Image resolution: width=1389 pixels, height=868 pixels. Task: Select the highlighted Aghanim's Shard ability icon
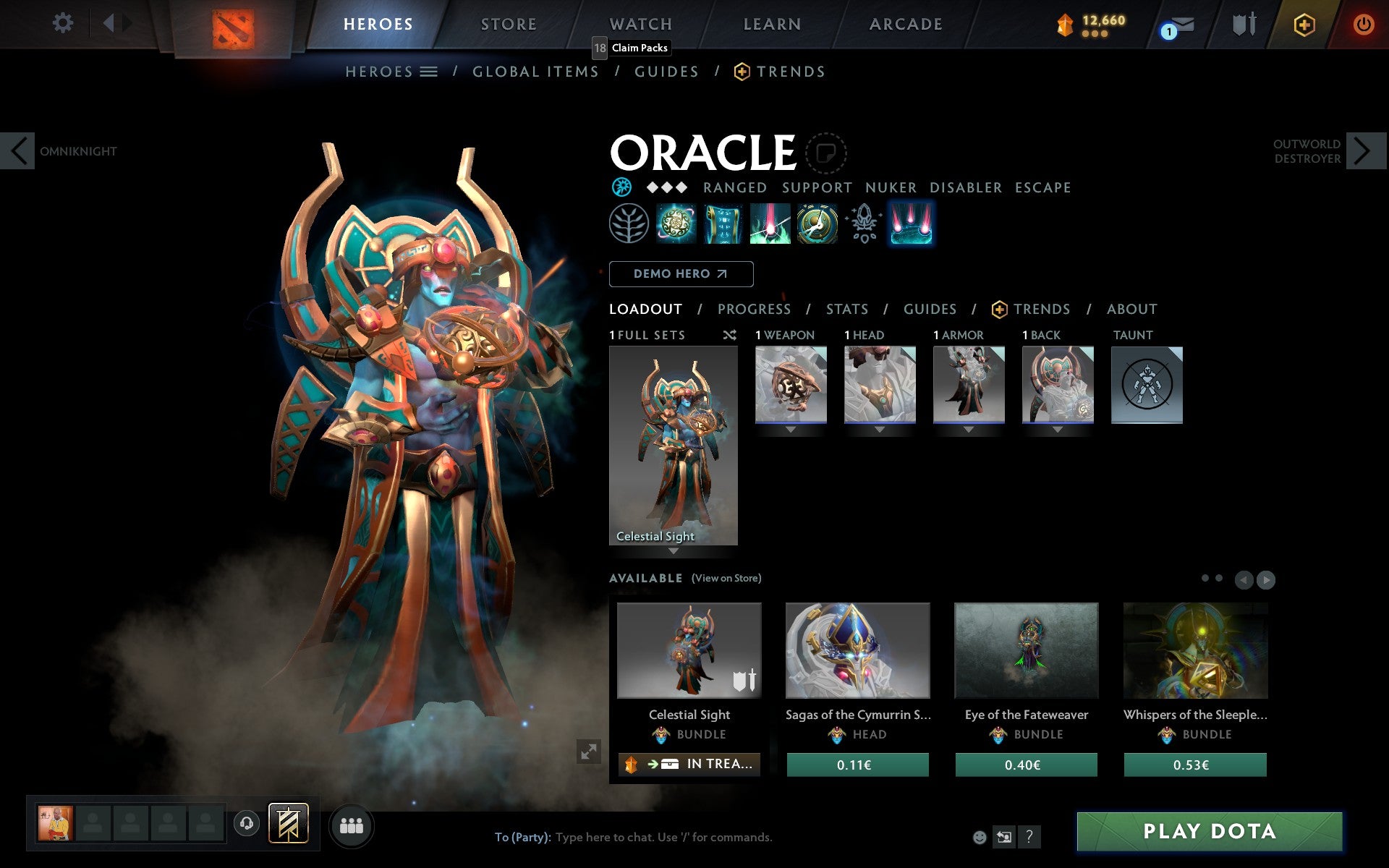(x=912, y=225)
